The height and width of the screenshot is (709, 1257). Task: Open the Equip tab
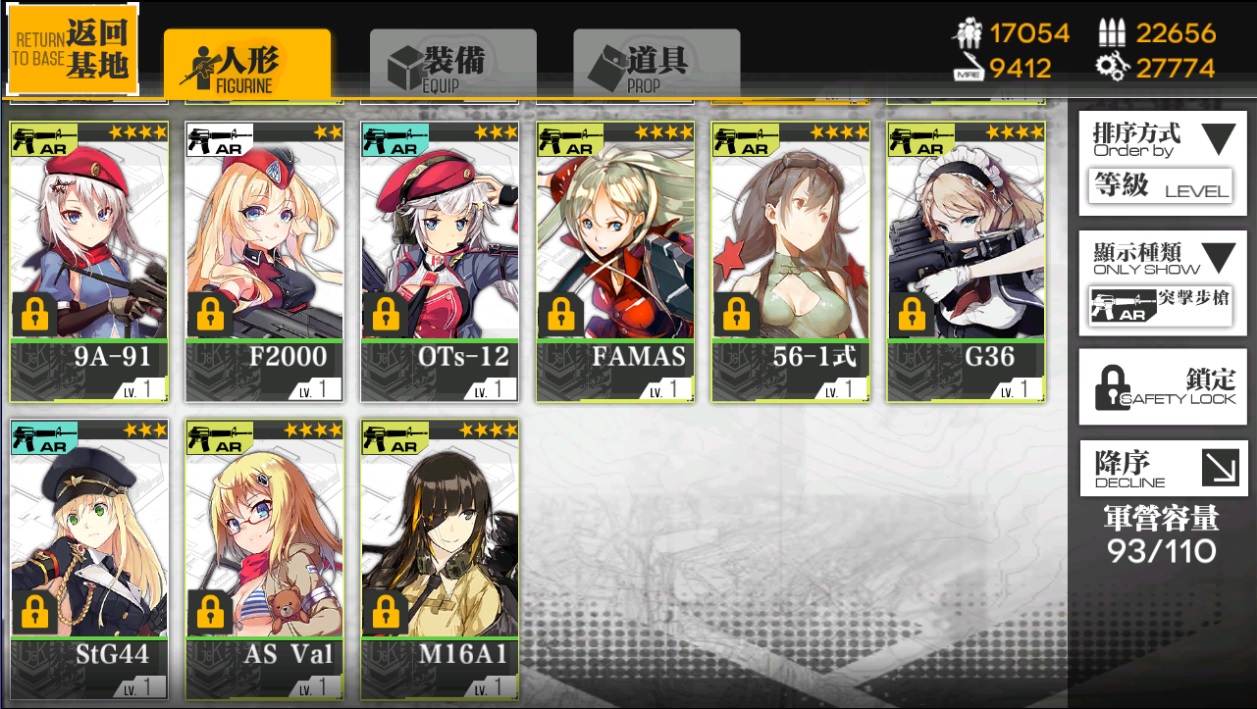point(452,65)
